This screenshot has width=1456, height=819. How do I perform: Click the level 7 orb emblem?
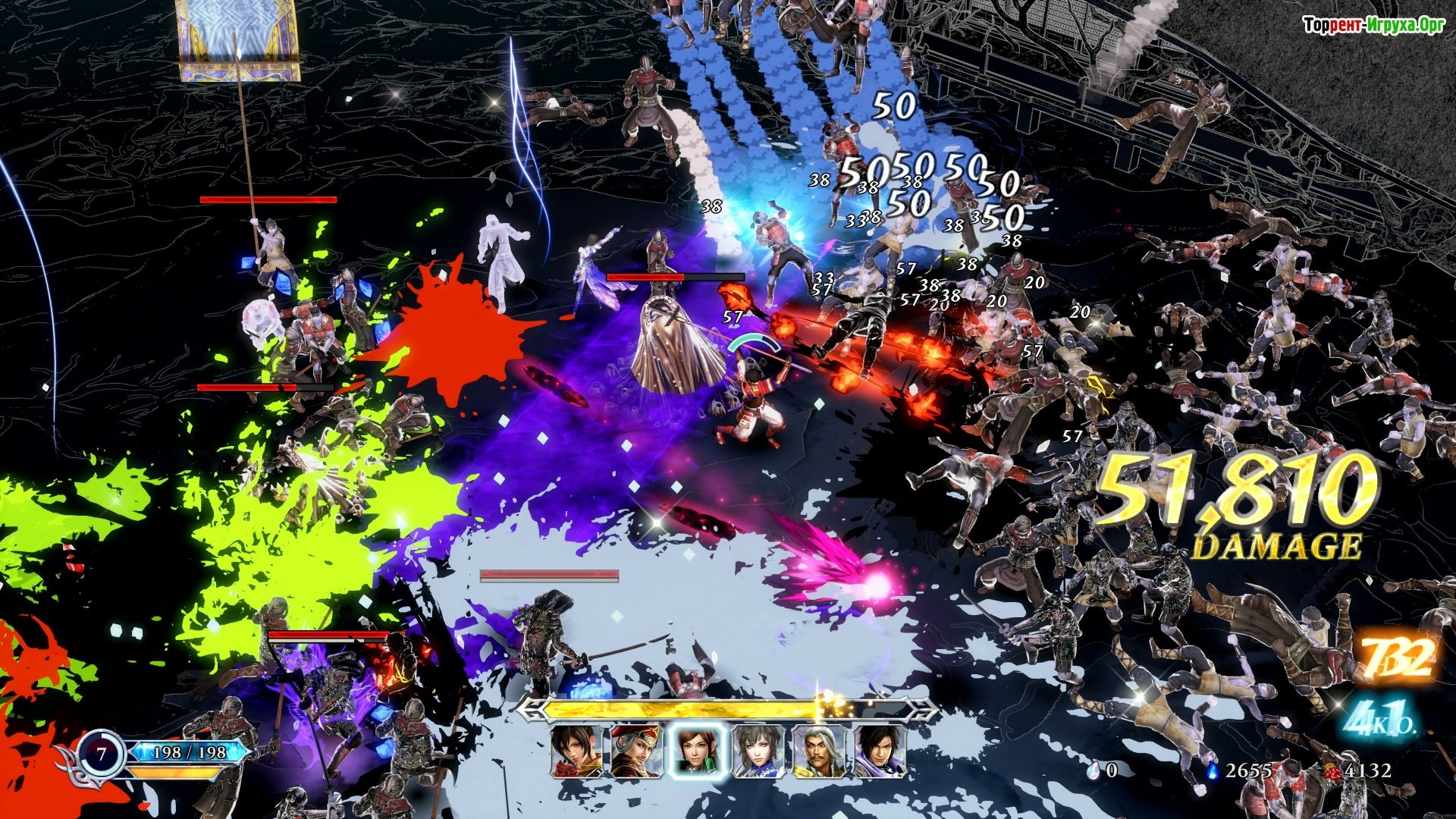pos(102,755)
